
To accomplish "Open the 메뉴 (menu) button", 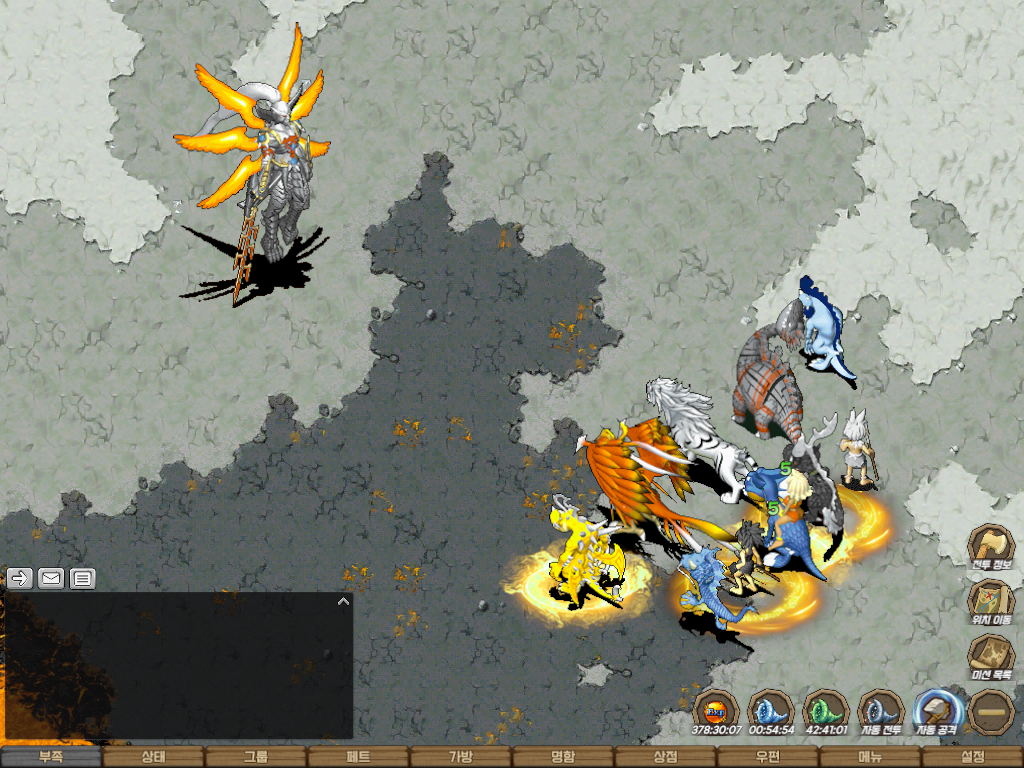I will coord(870,757).
